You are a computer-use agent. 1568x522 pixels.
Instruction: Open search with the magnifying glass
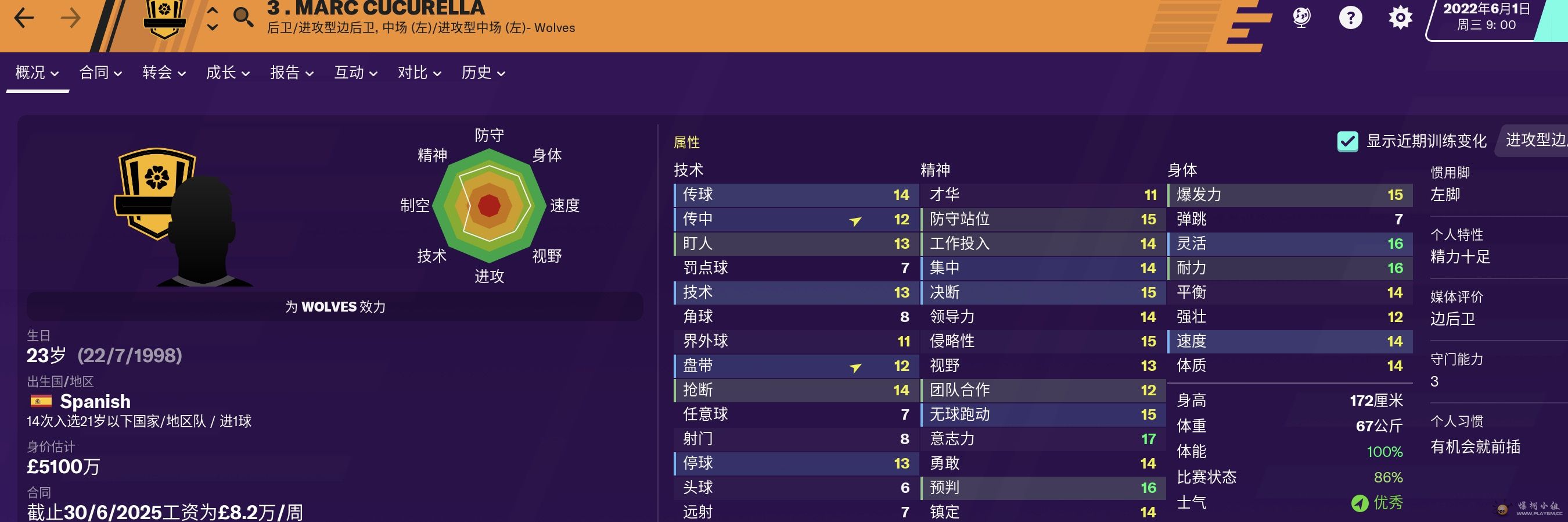pyautogui.click(x=243, y=16)
